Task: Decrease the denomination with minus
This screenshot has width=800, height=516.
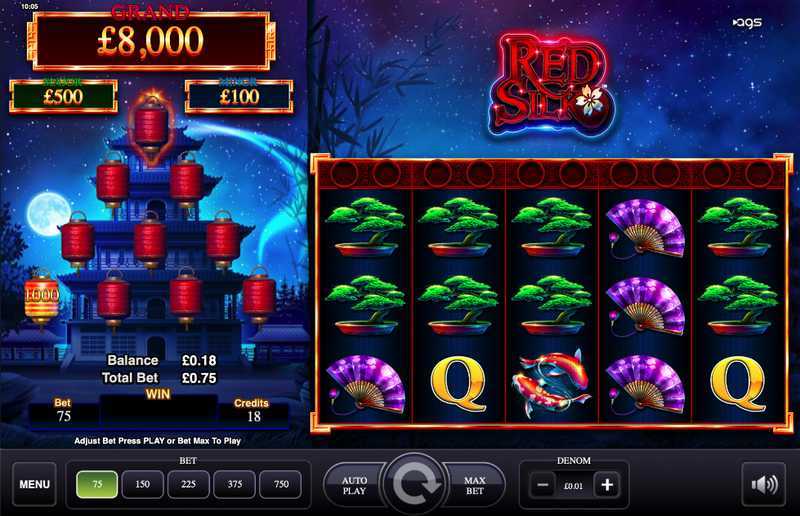Action: 541,485
